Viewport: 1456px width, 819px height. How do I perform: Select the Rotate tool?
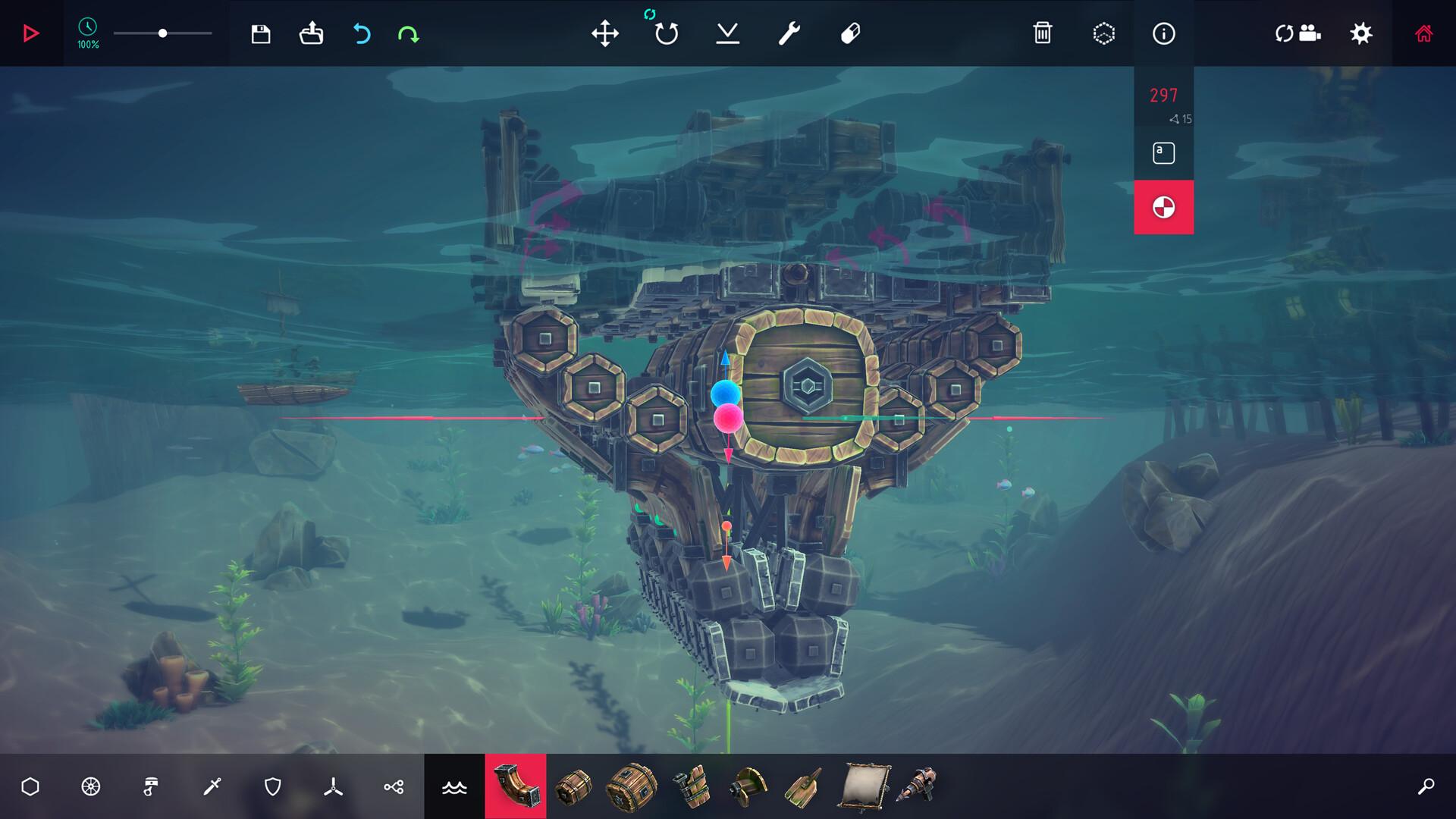[665, 33]
